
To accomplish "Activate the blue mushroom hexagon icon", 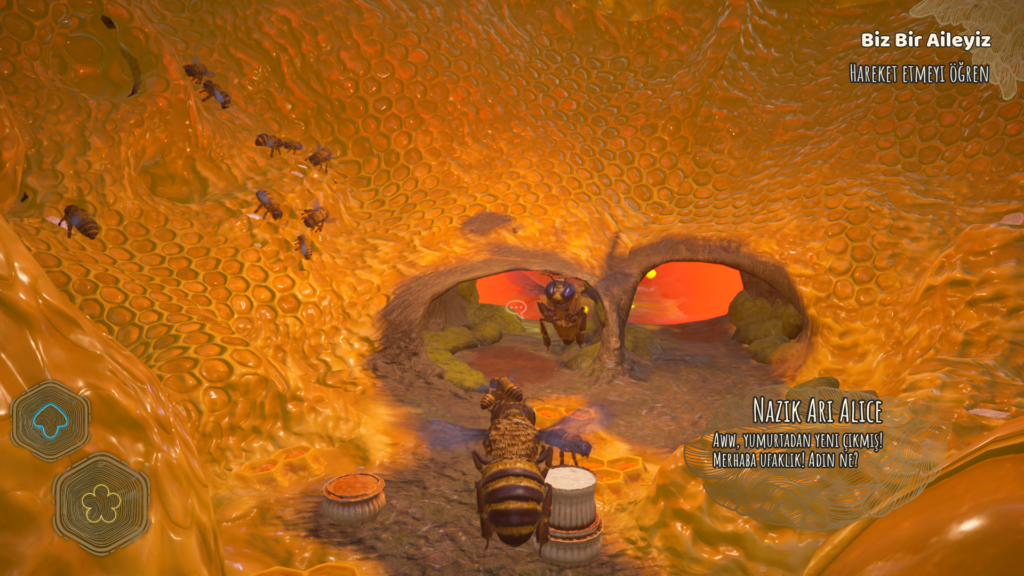I will point(50,421).
